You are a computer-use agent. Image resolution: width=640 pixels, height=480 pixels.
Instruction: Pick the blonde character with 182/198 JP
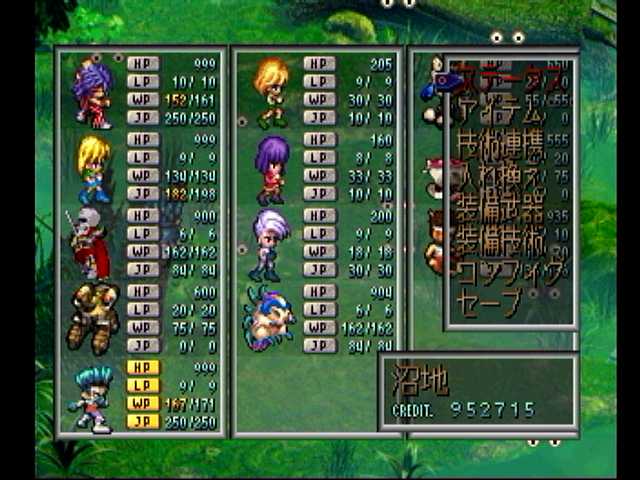(93, 170)
